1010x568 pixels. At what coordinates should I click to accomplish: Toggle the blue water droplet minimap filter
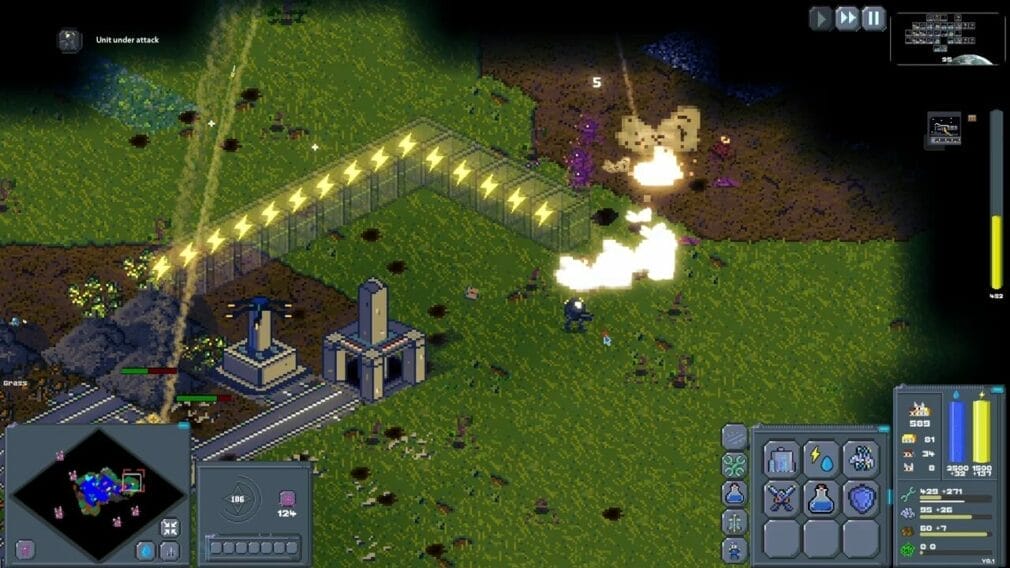pyautogui.click(x=146, y=550)
